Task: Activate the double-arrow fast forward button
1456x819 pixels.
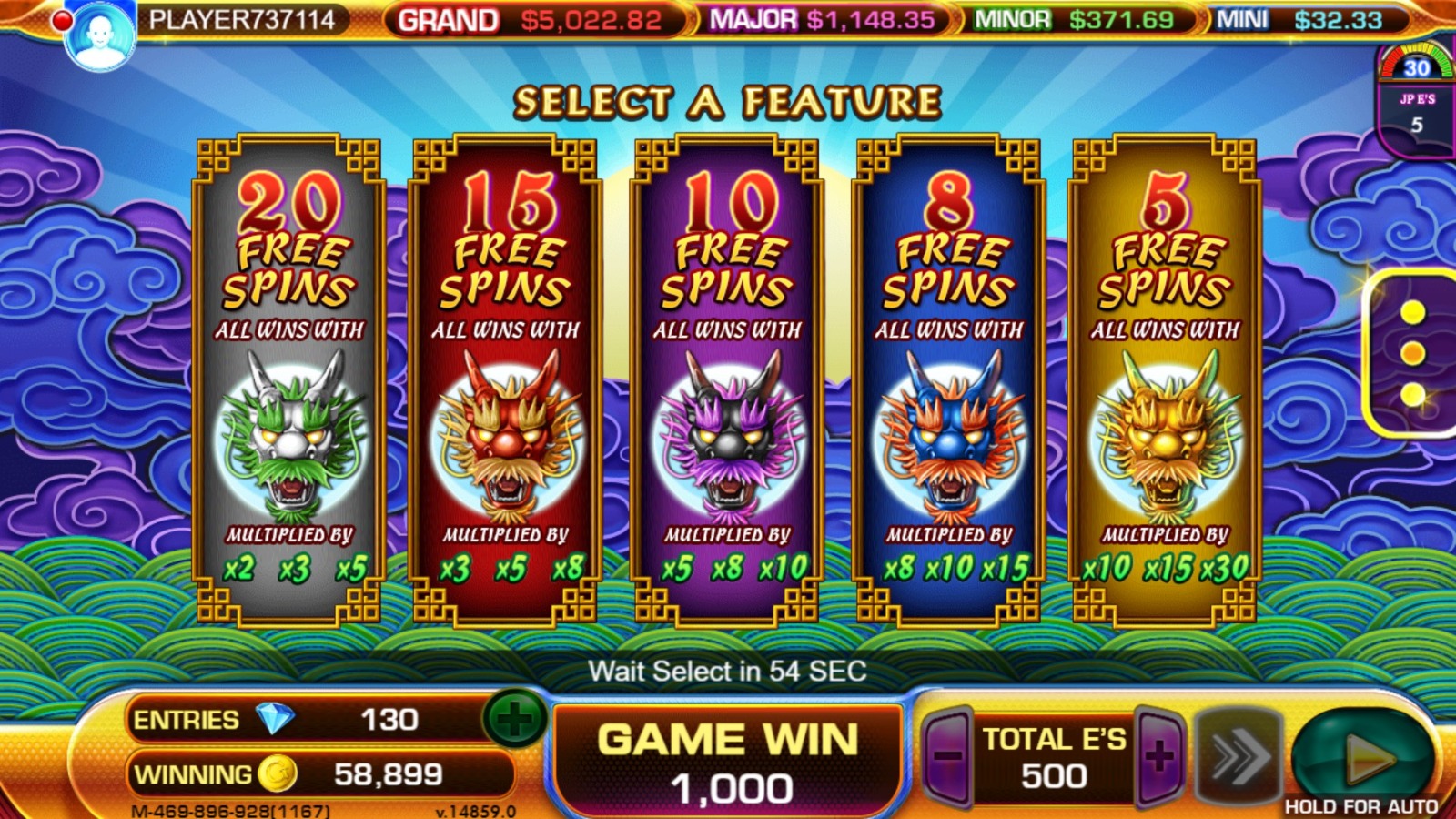Action: (x=1238, y=755)
